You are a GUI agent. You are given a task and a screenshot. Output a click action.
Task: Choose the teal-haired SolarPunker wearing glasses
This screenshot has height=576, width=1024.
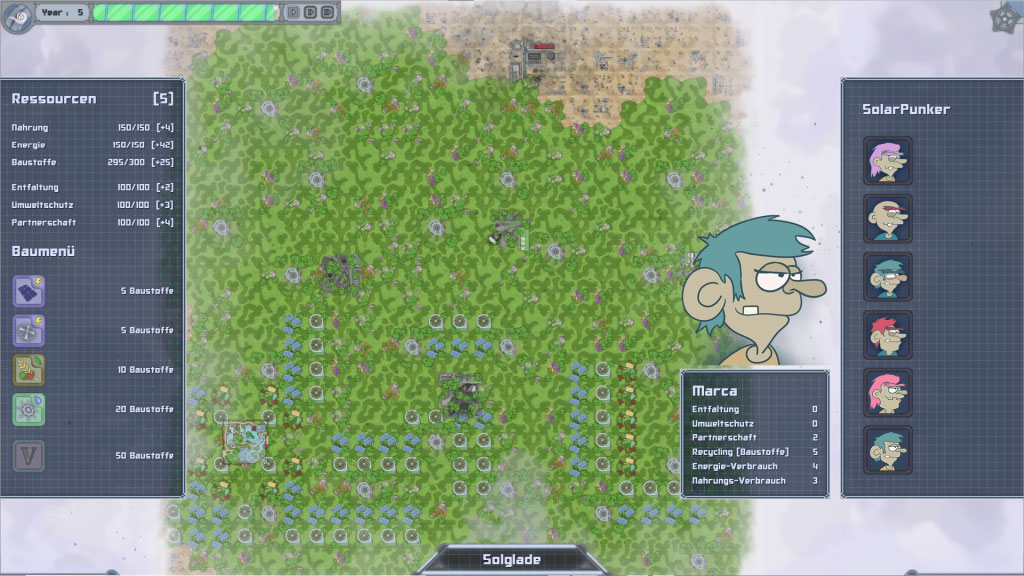coord(887,277)
